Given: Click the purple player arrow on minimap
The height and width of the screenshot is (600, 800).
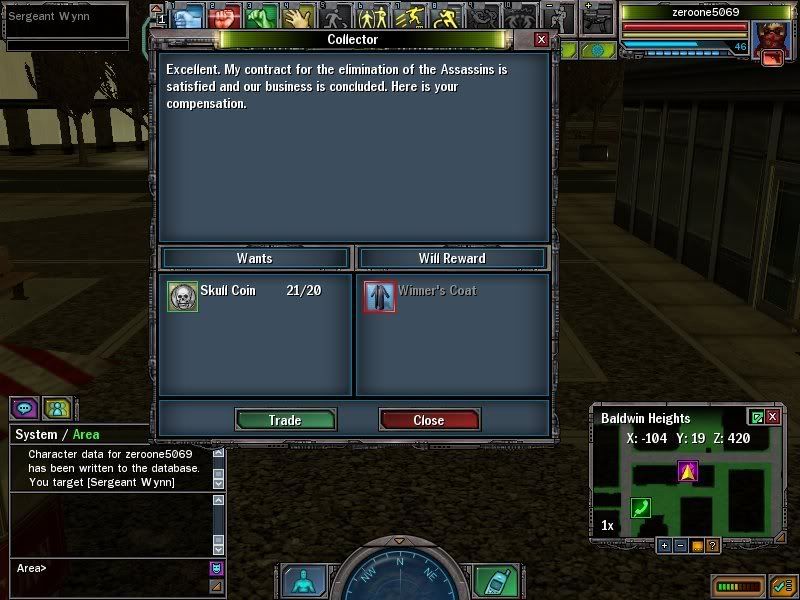Looking at the screenshot, I should (687, 470).
